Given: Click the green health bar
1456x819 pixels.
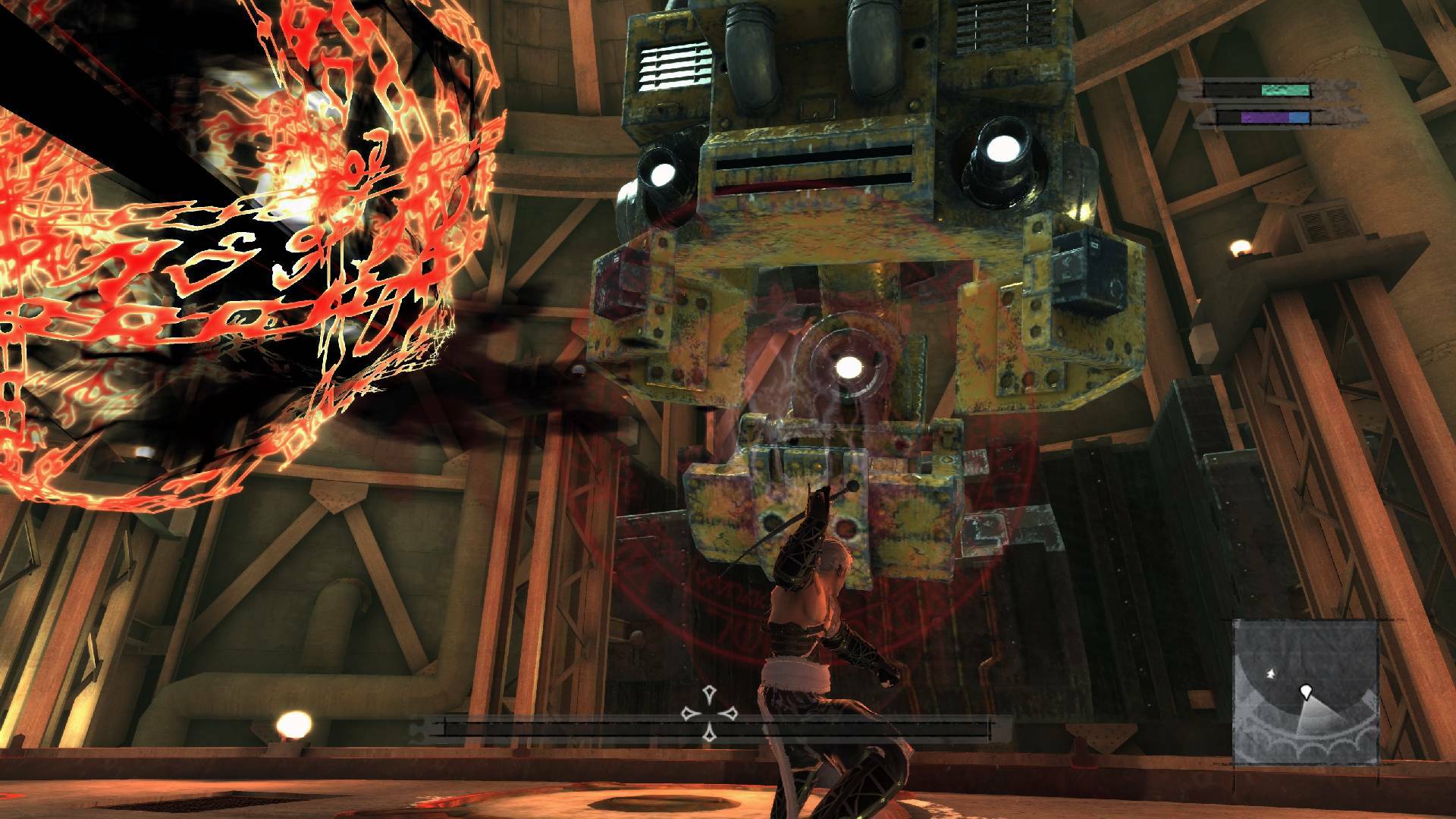Looking at the screenshot, I should (1285, 89).
